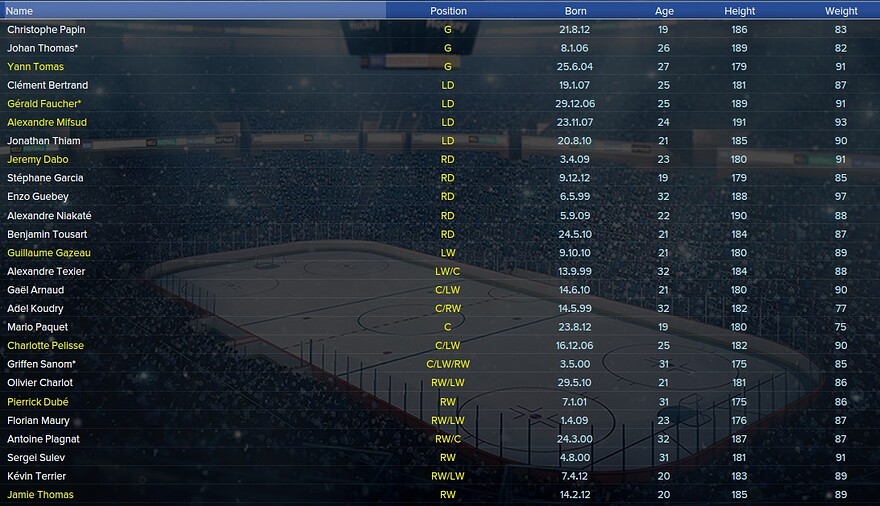Select center Mario Paquet
Viewport: 880px width, 506px height.
[x=36, y=327]
